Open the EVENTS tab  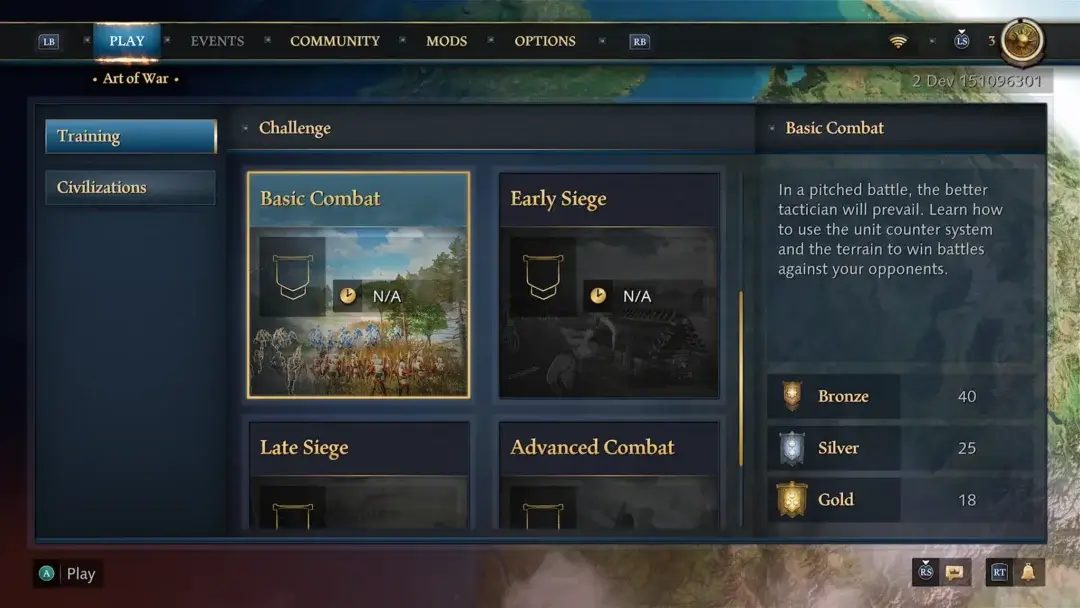[x=217, y=41]
